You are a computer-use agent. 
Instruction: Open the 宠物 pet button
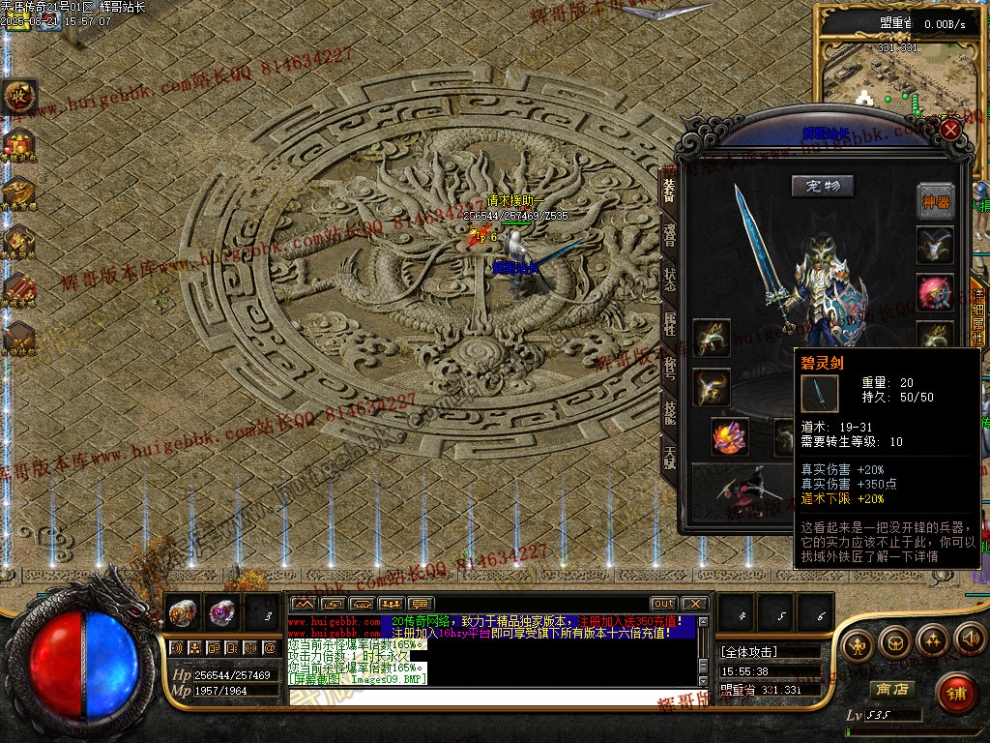(x=823, y=186)
